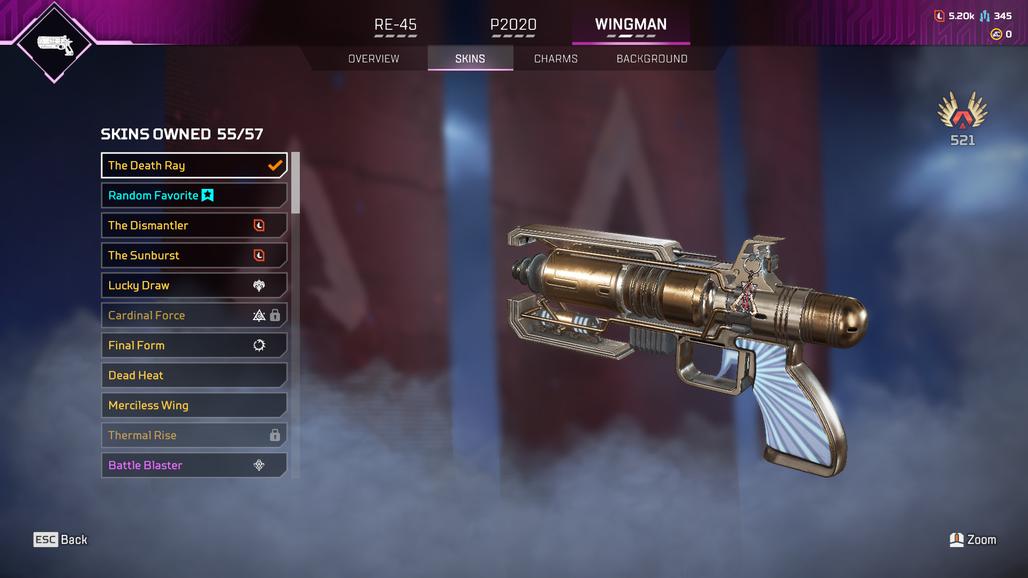This screenshot has width=1028, height=578.
Task: Select the Lucky Draw skin
Action: coord(194,286)
